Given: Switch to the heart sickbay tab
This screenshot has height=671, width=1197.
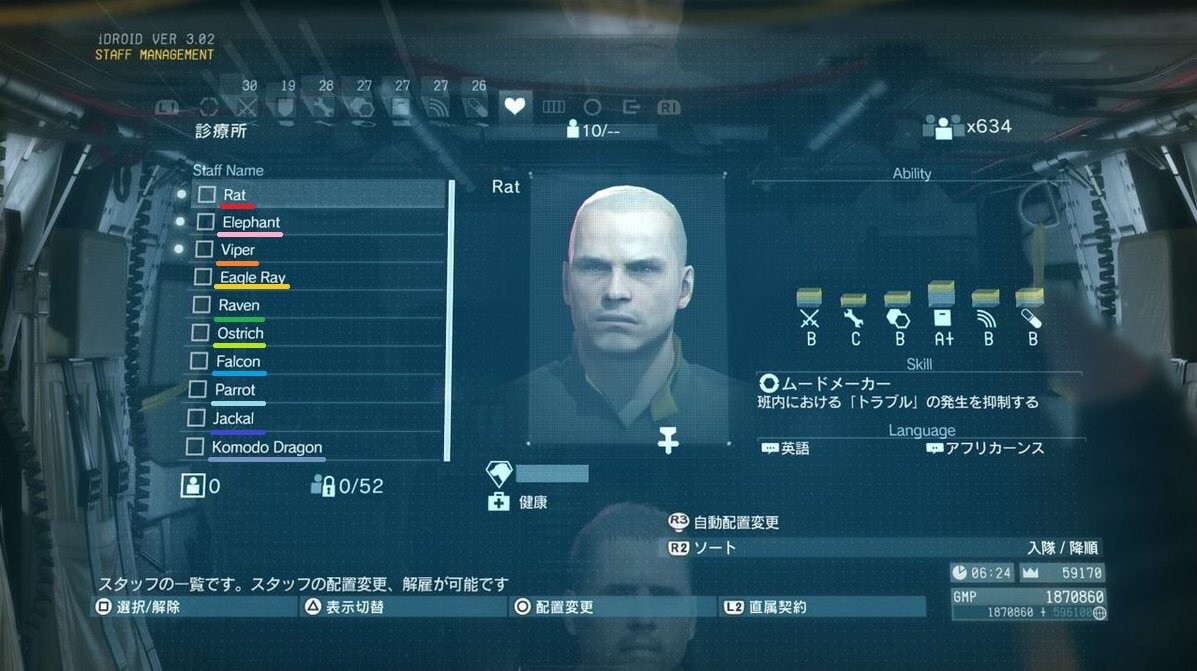Looking at the screenshot, I should [515, 106].
